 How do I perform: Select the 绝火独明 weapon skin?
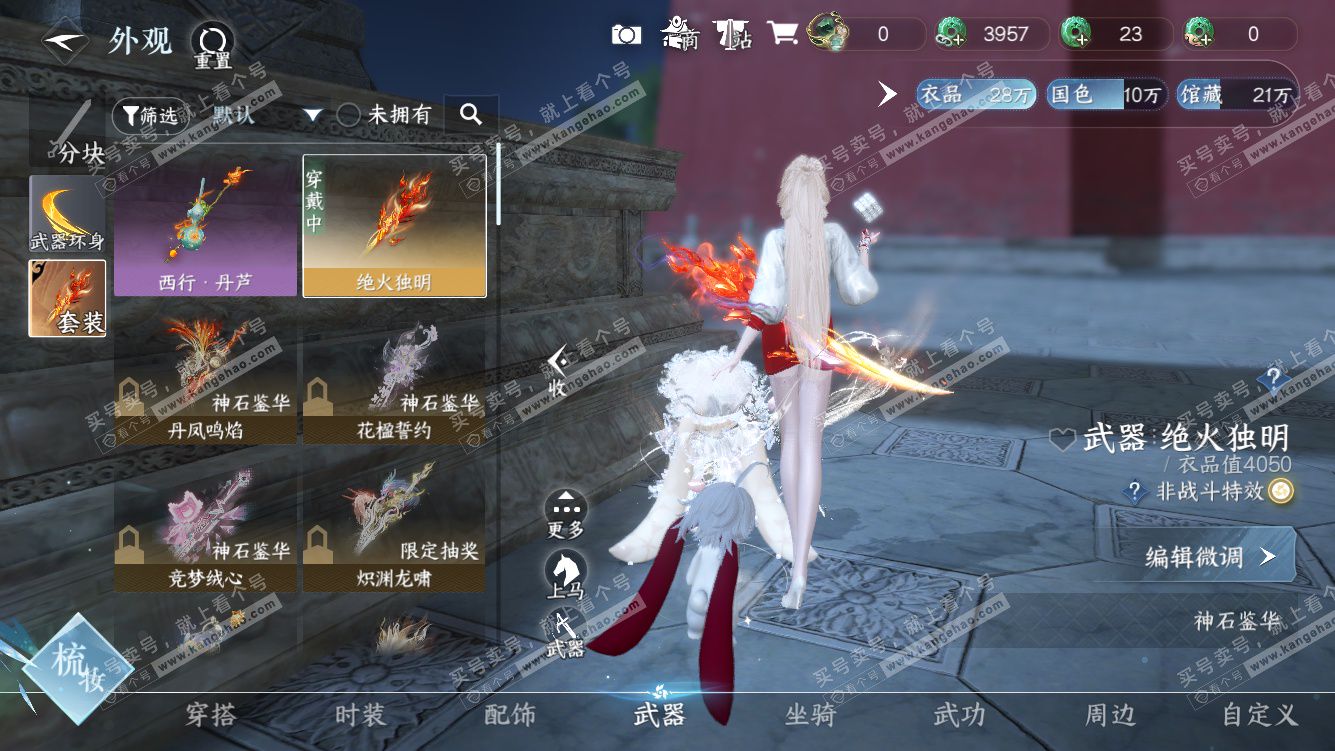coord(394,226)
